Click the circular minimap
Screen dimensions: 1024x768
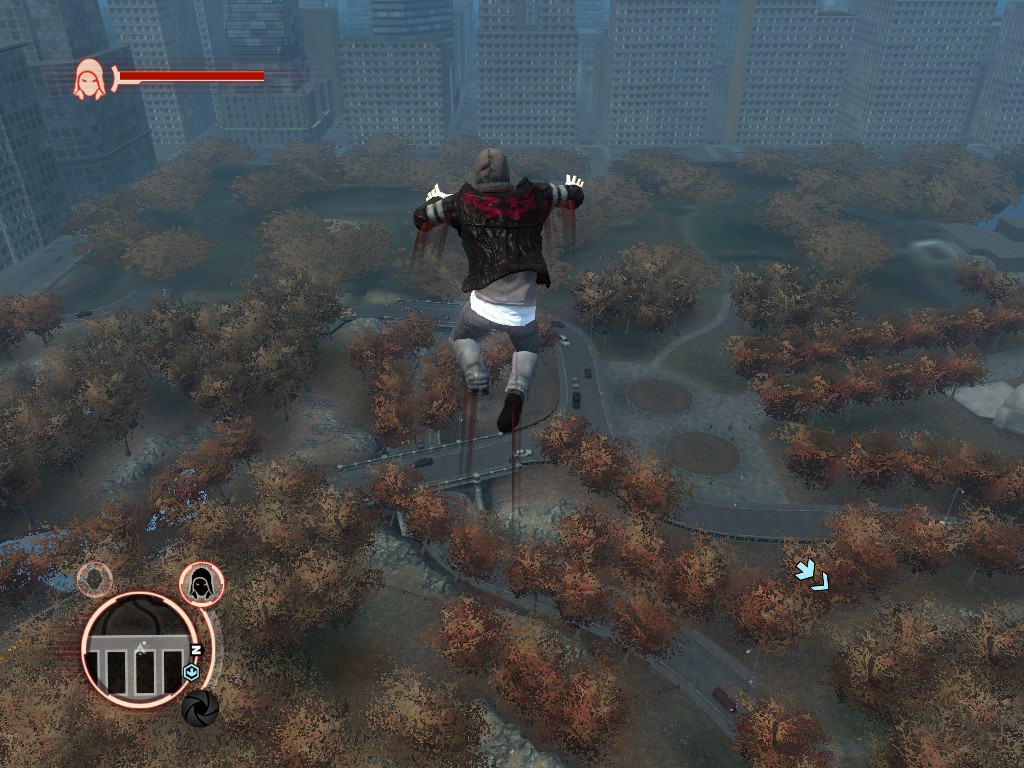(138, 648)
